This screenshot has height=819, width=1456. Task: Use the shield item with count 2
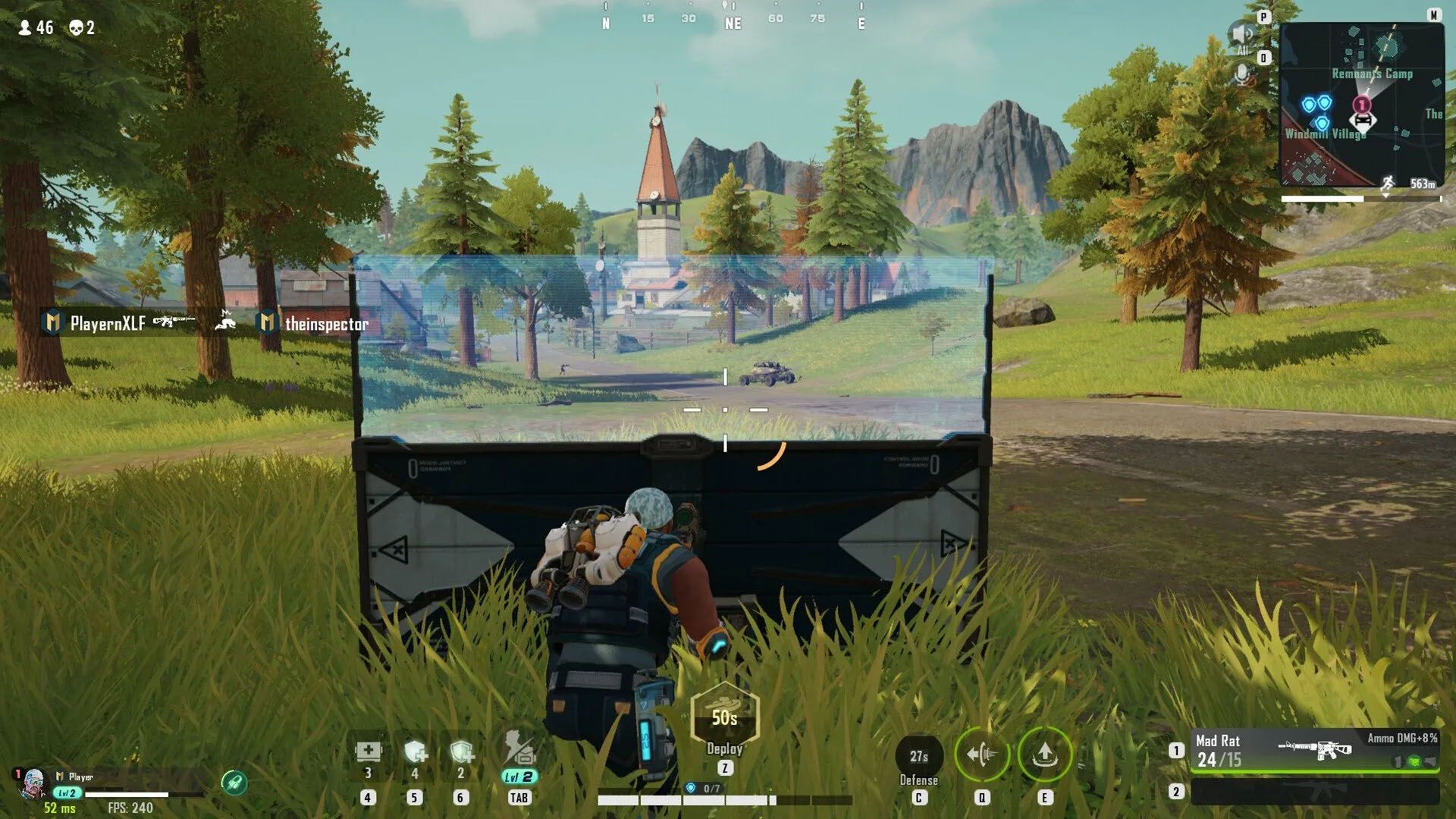(x=461, y=752)
